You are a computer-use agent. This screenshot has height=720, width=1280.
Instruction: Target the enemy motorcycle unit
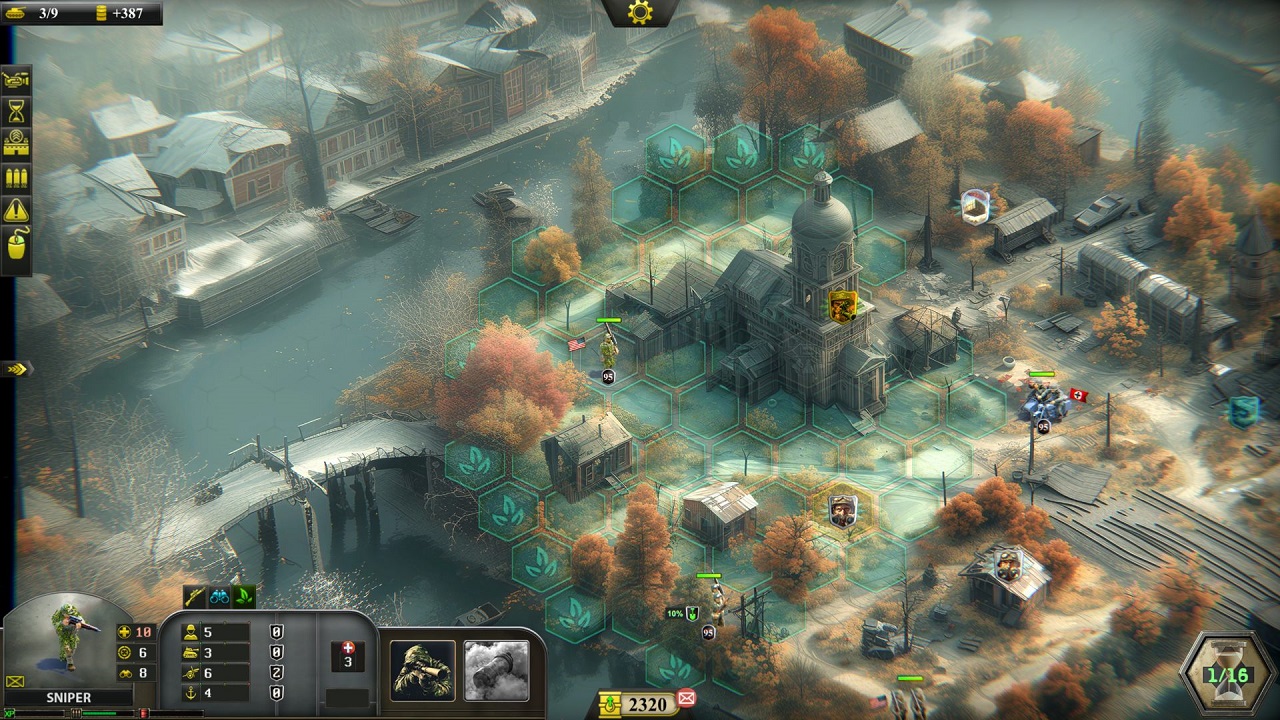1042,402
